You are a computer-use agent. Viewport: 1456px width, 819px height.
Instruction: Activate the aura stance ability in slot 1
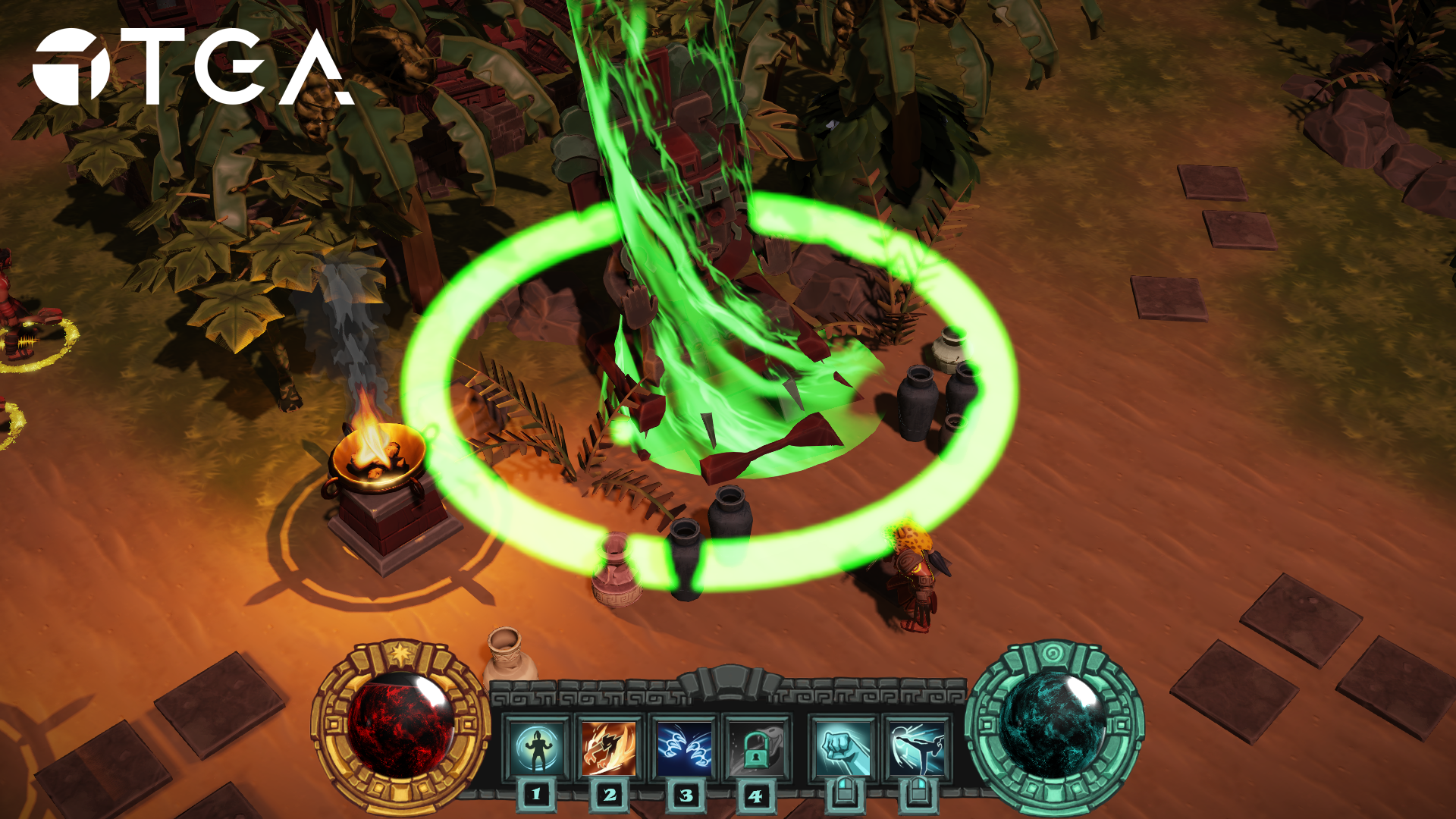(x=537, y=748)
